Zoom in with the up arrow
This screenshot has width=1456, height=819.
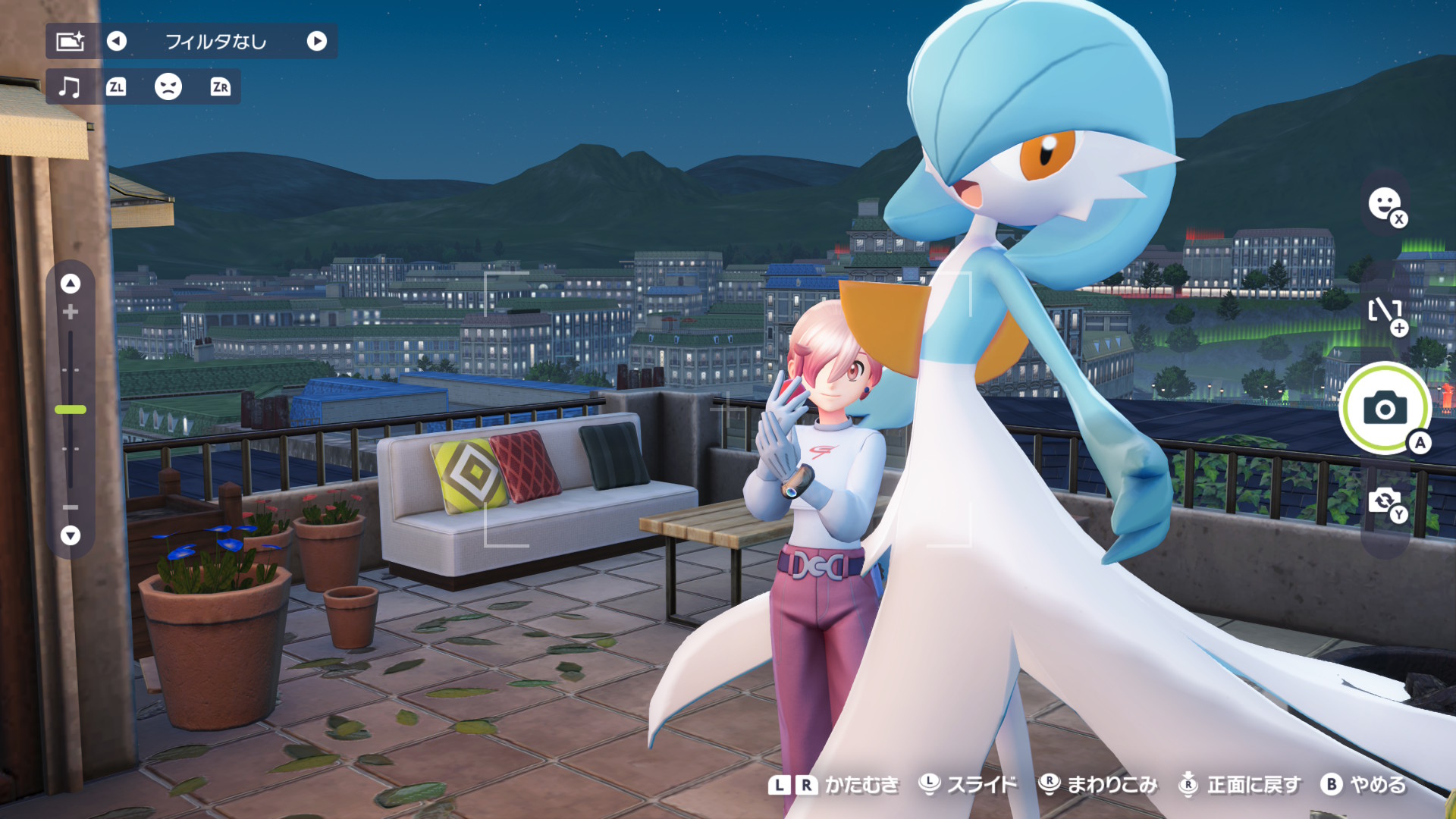[x=71, y=284]
